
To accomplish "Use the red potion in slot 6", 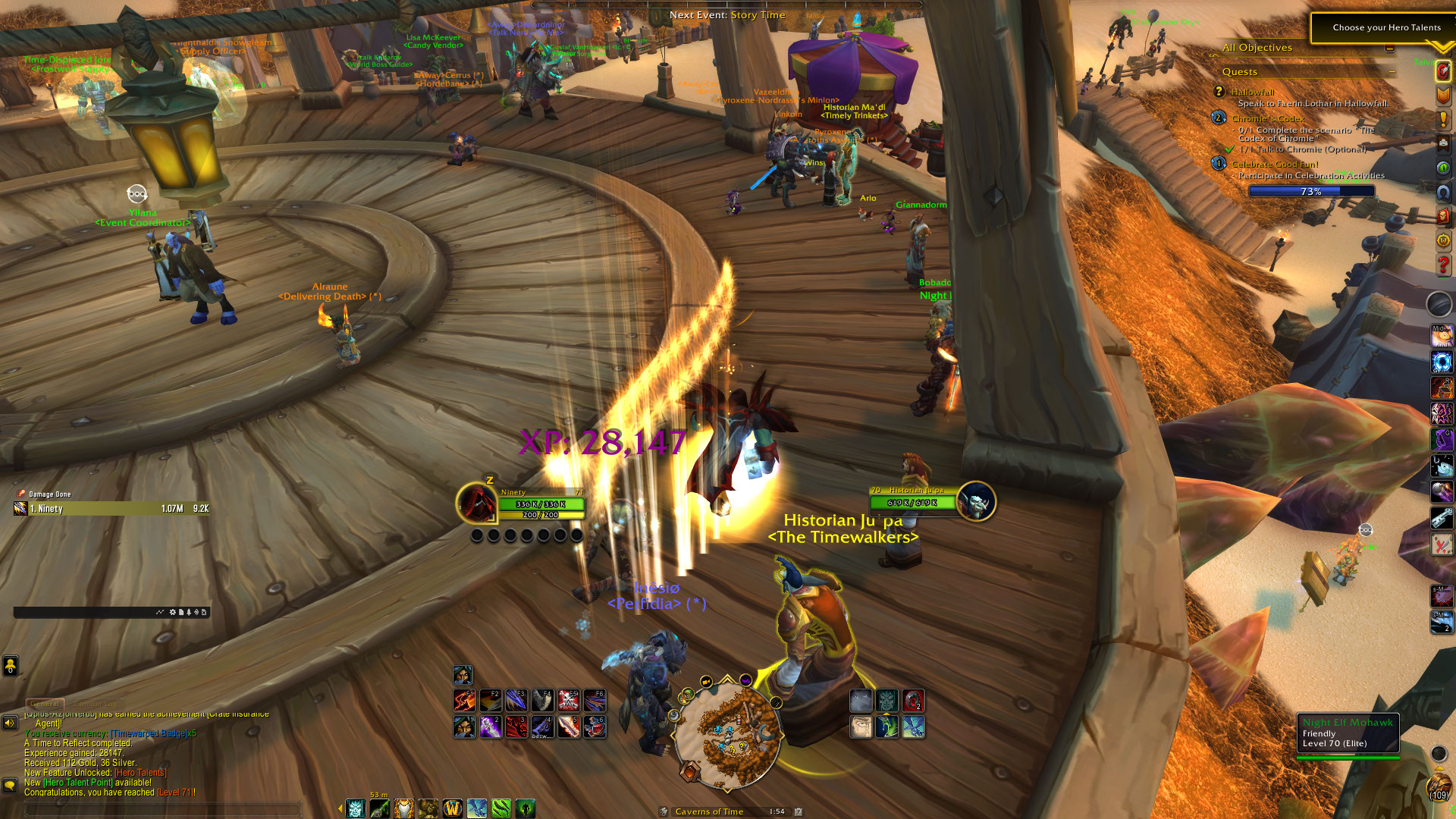I will [x=595, y=726].
